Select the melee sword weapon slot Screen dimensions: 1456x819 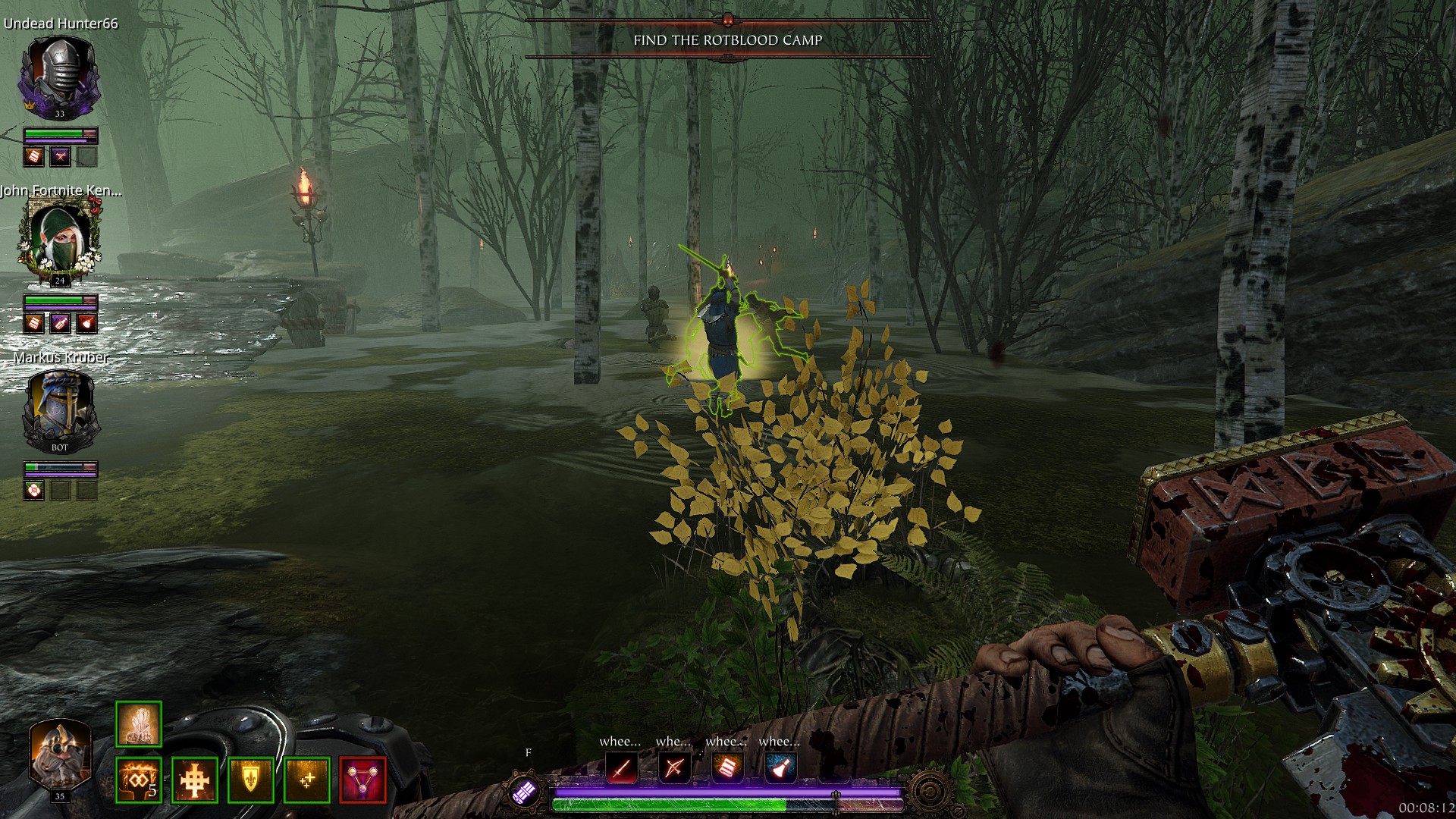[x=622, y=769]
